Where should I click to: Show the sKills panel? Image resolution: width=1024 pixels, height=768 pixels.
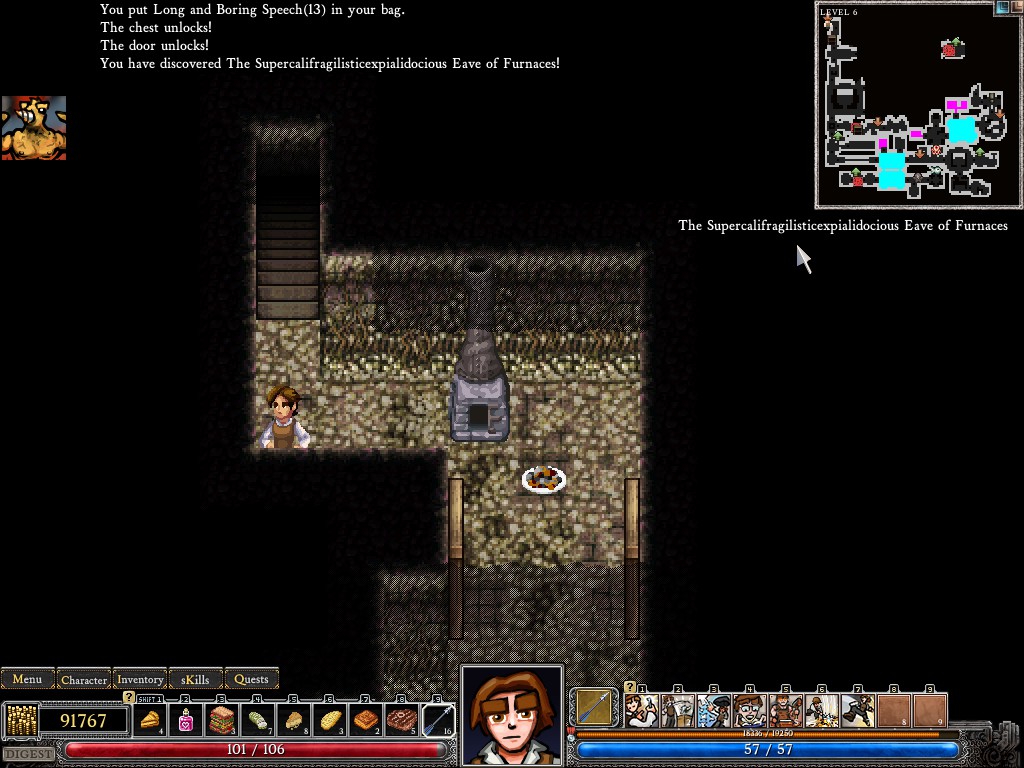pyautogui.click(x=196, y=679)
